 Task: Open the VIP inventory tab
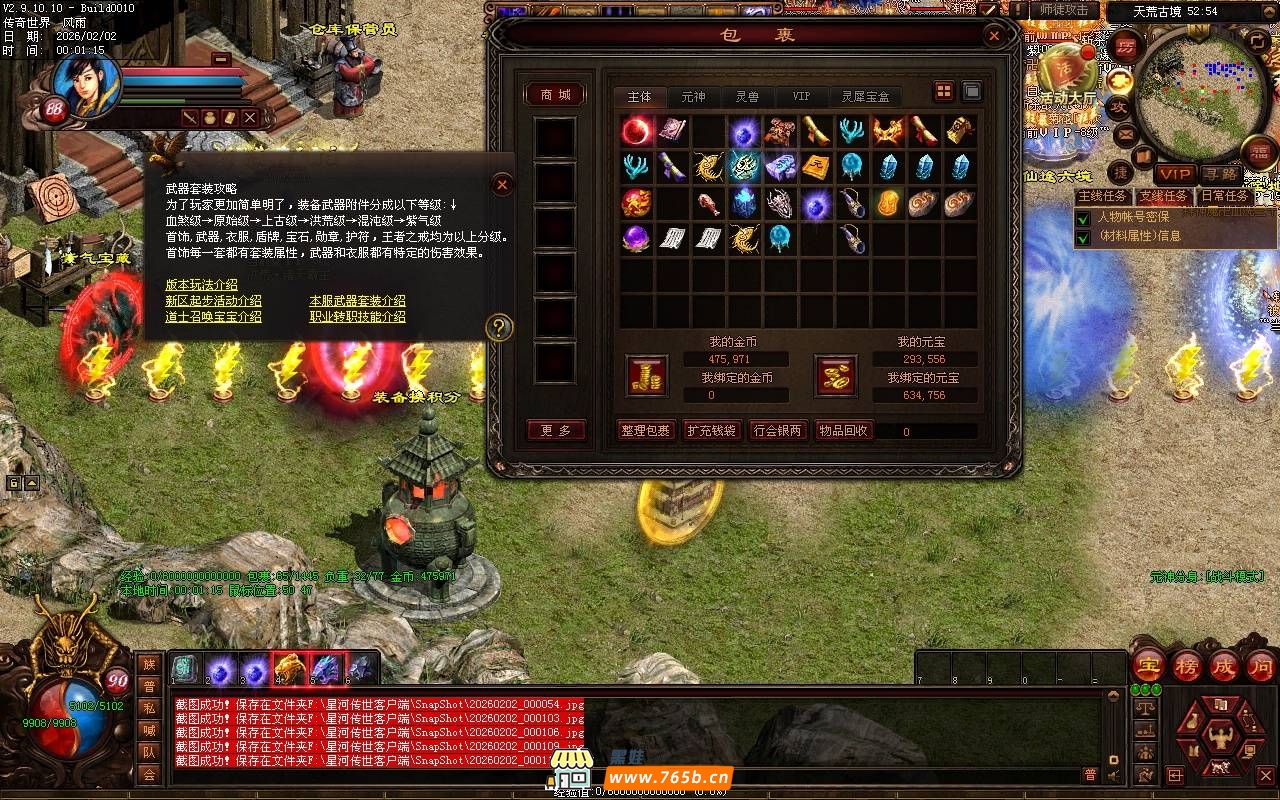tap(801, 97)
